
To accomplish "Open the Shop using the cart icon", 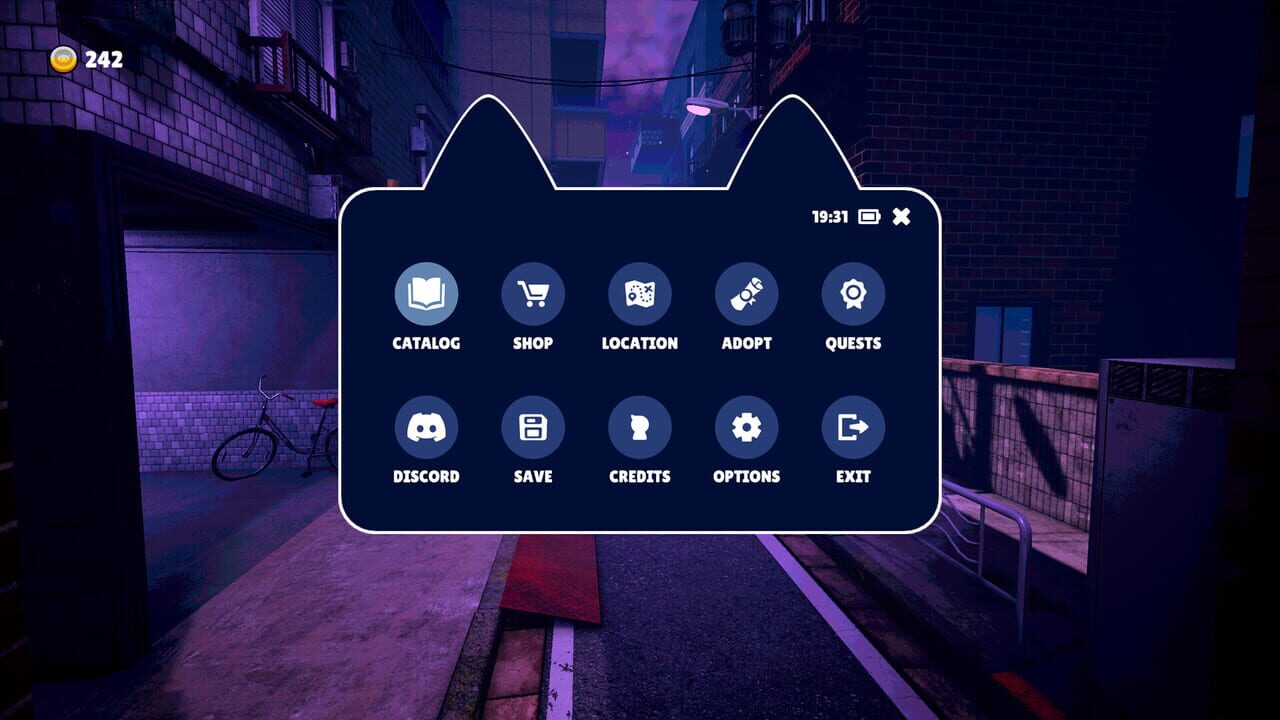I will click(x=533, y=293).
